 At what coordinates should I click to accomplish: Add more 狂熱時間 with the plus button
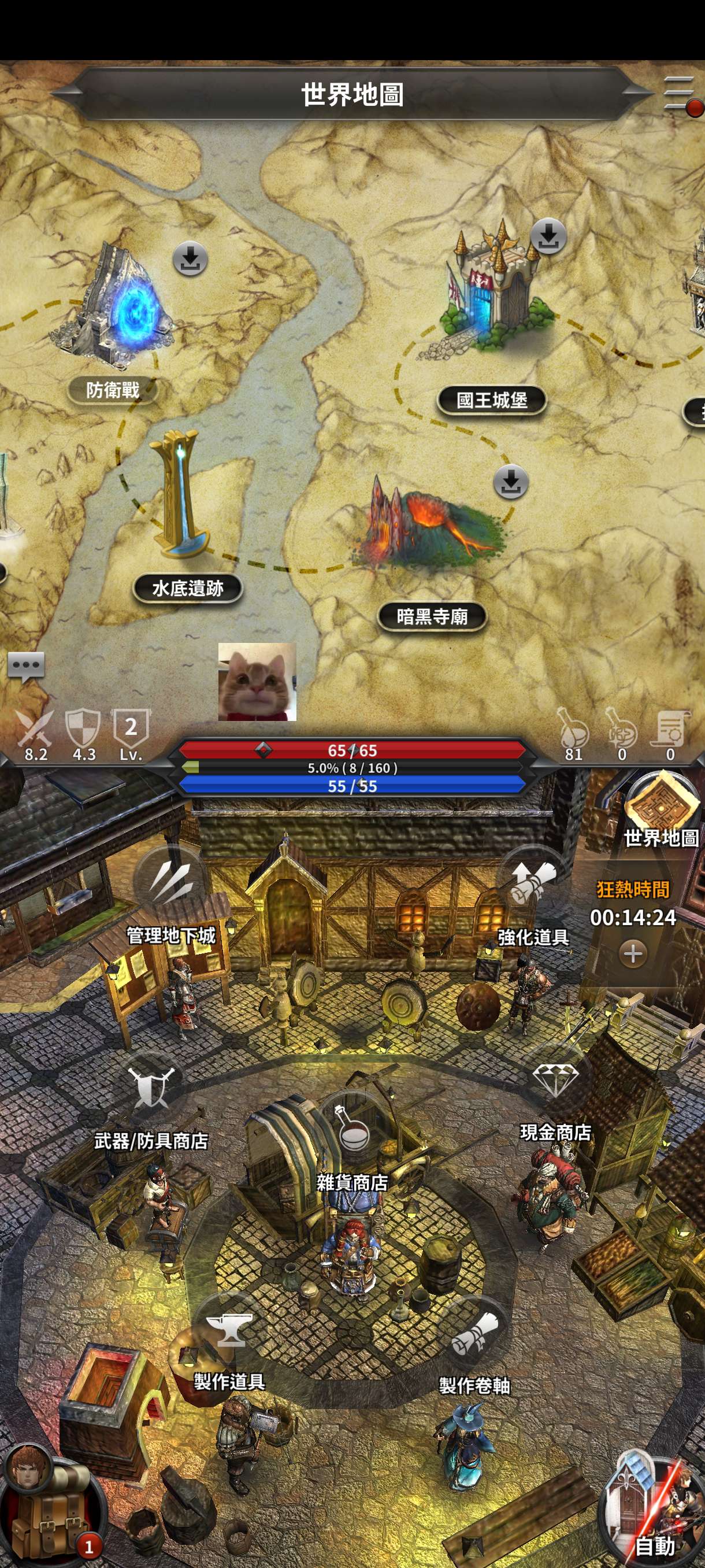coord(633,953)
